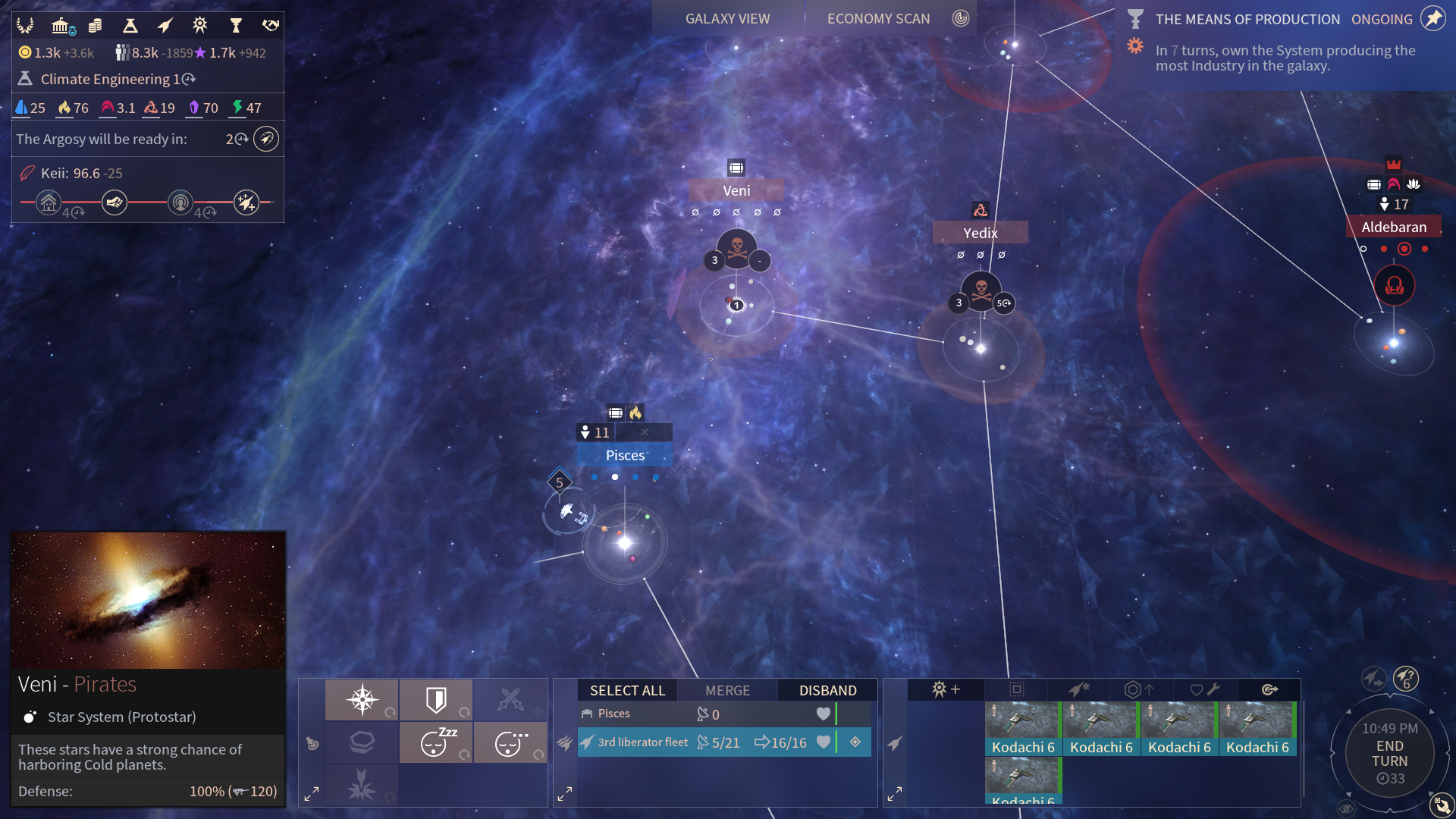This screenshot has height=819, width=1456.
Task: Click the Argosy ship button
Action: [x=266, y=140]
